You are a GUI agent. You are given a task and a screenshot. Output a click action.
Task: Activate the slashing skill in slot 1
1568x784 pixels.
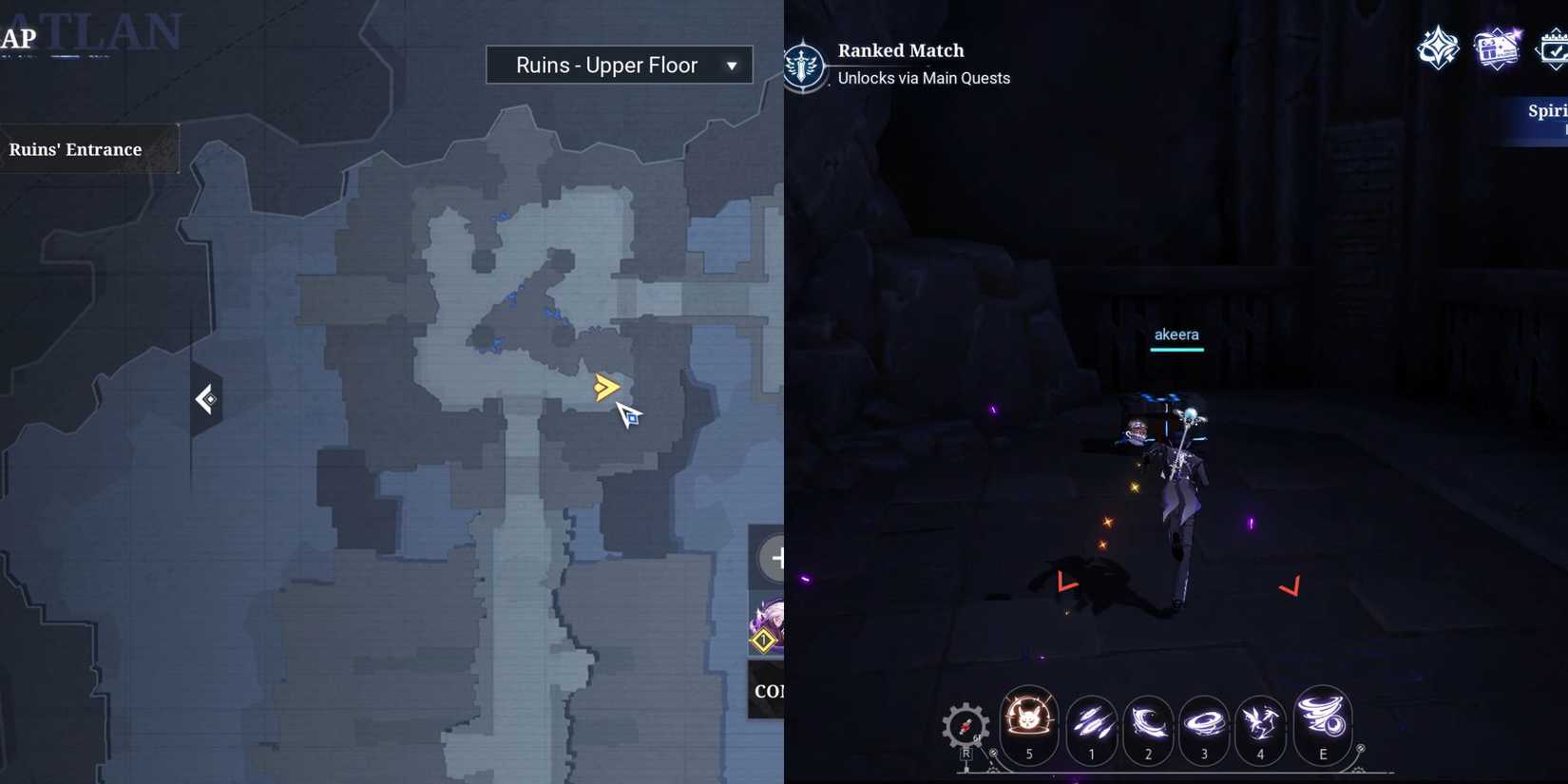coord(1090,727)
